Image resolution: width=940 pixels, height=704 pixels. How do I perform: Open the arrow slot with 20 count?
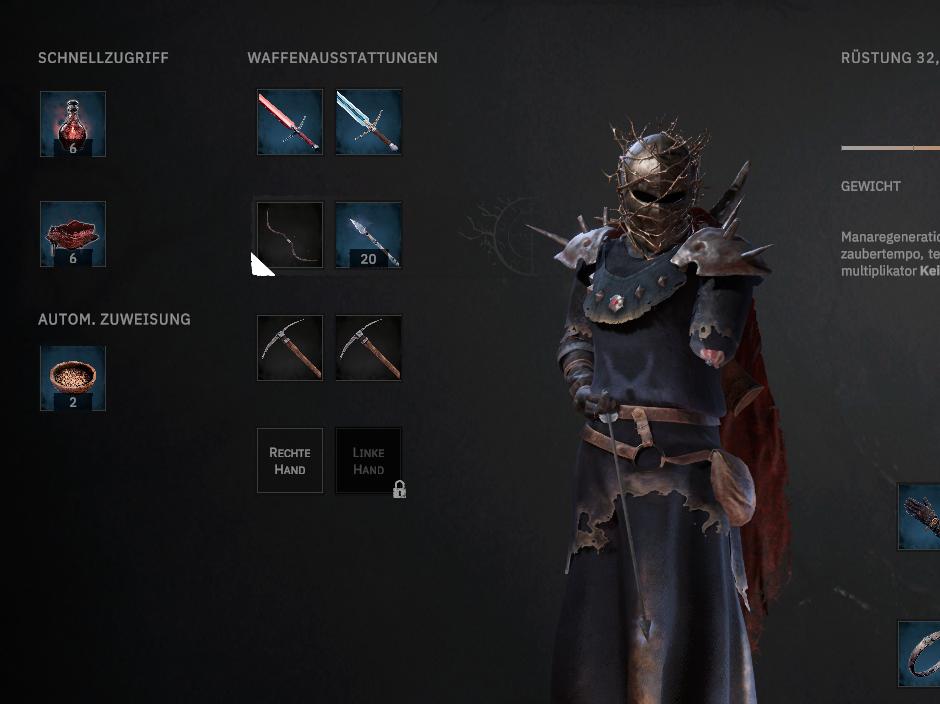pyautogui.click(x=368, y=235)
